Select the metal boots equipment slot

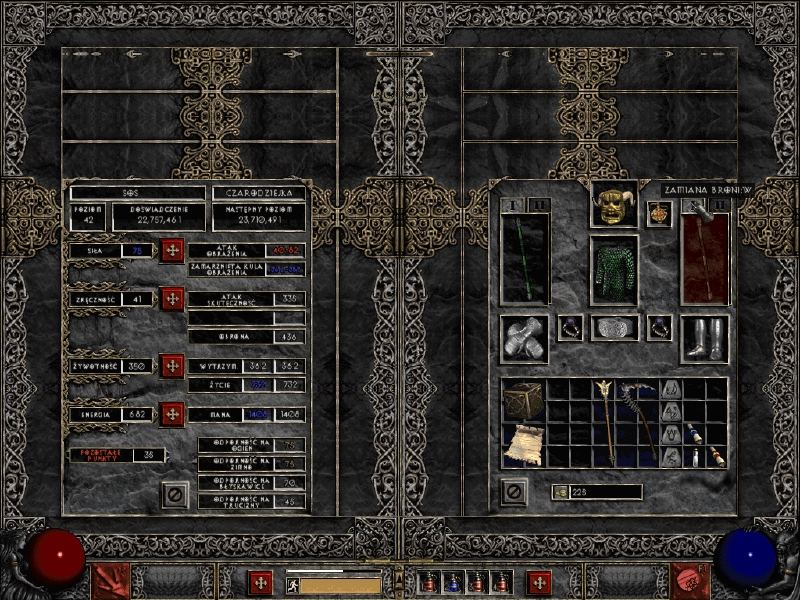(703, 340)
